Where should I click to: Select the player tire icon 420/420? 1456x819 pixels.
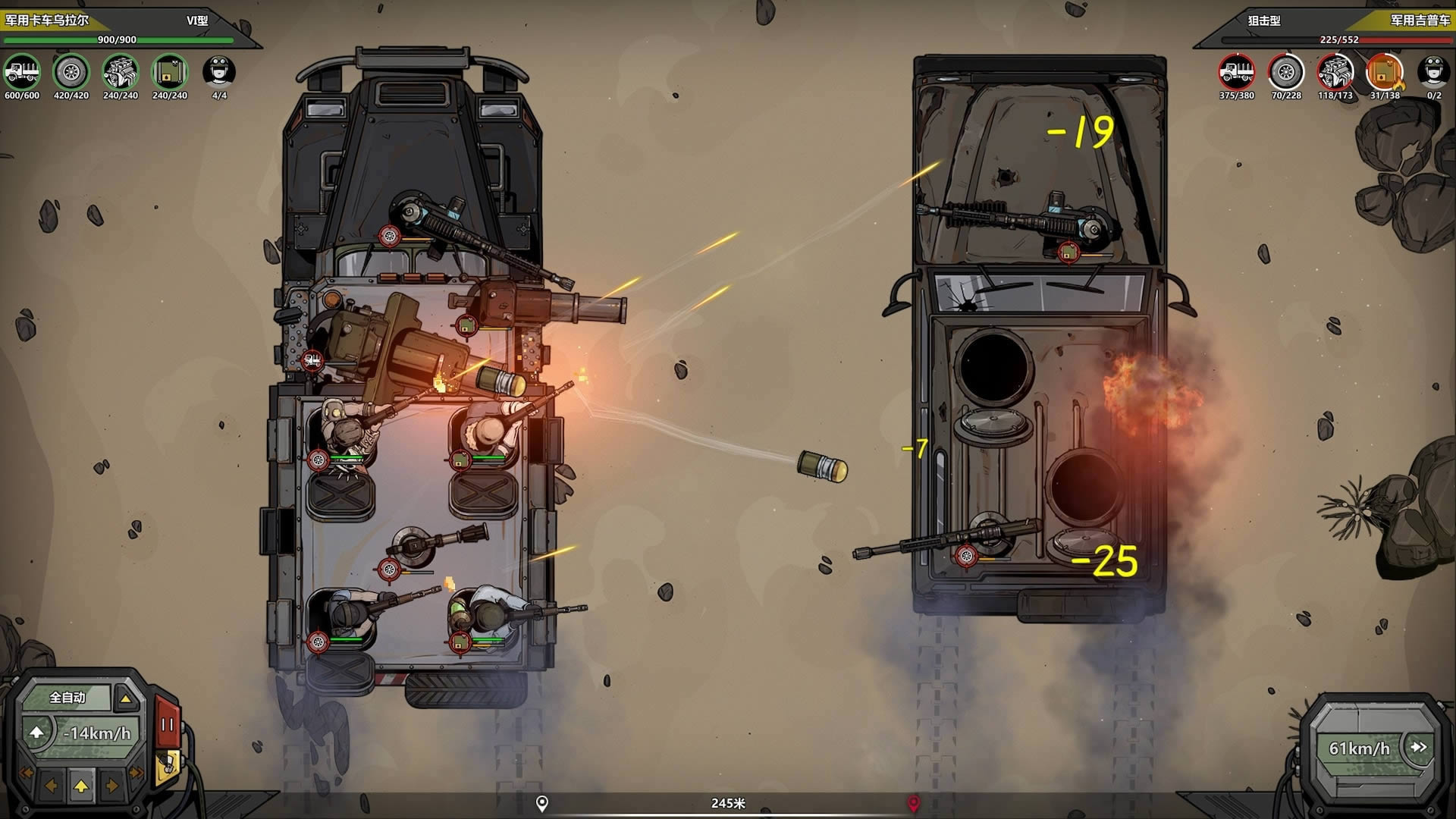click(x=71, y=73)
